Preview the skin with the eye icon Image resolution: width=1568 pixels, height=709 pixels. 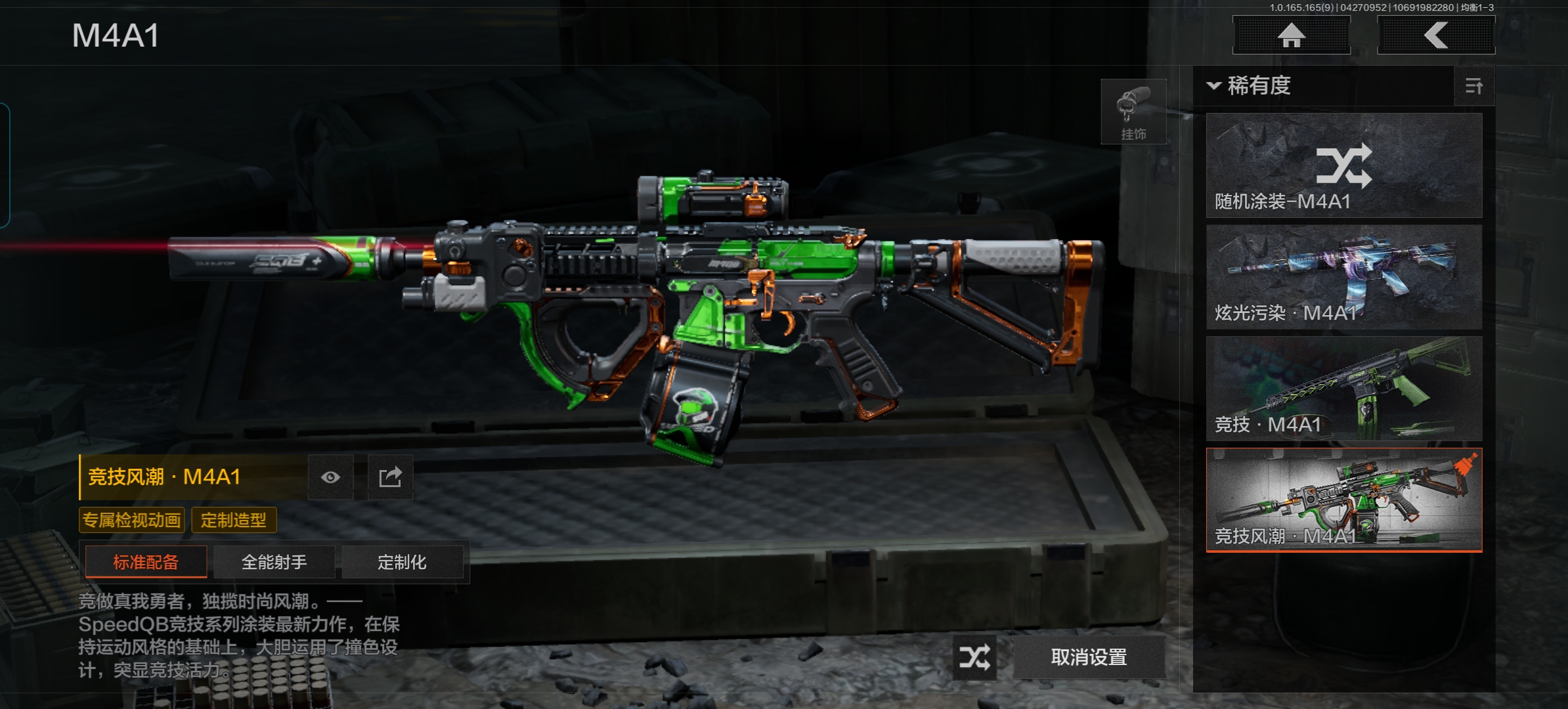pyautogui.click(x=331, y=477)
